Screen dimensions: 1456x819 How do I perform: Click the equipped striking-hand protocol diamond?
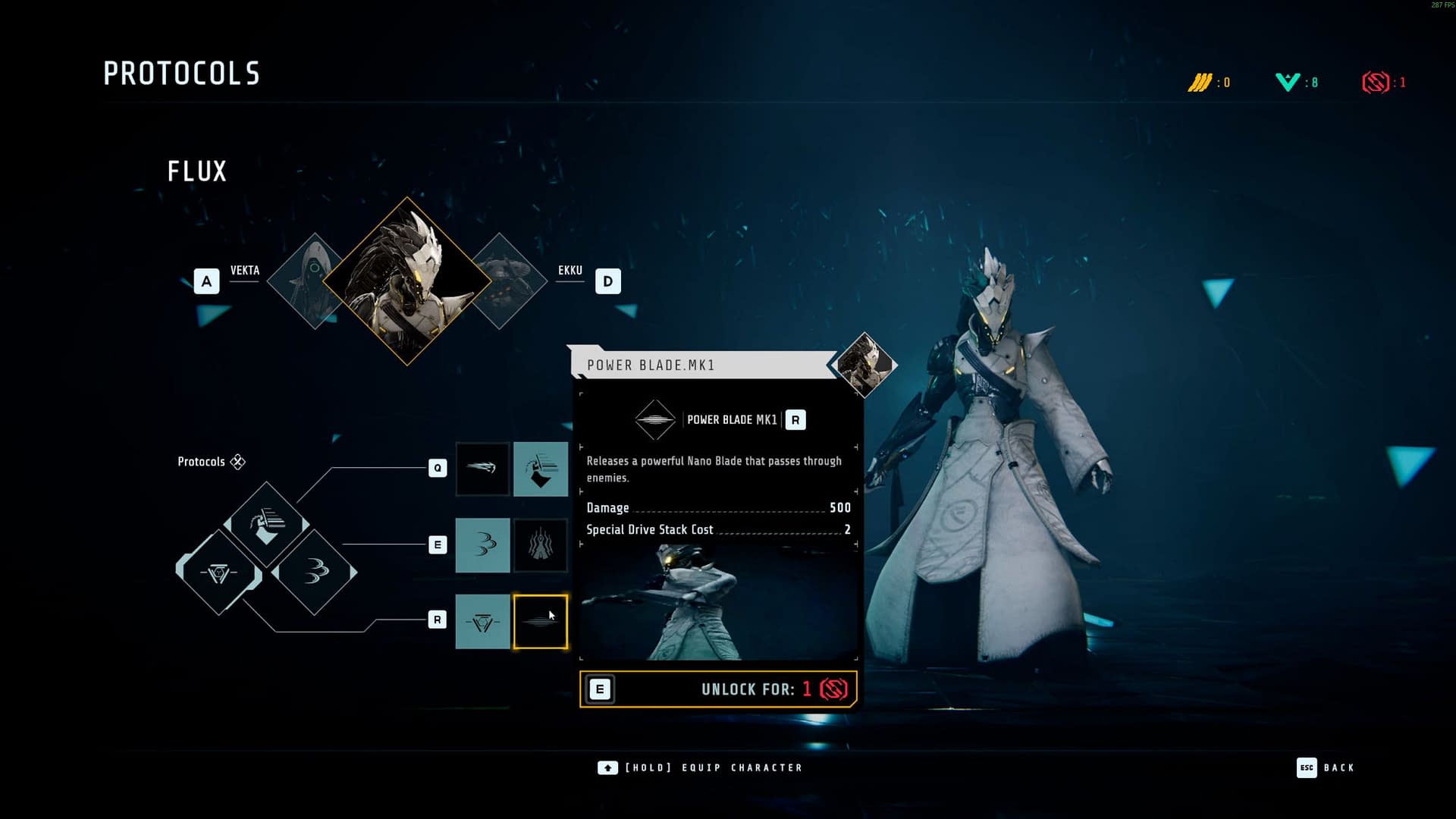coord(266,525)
